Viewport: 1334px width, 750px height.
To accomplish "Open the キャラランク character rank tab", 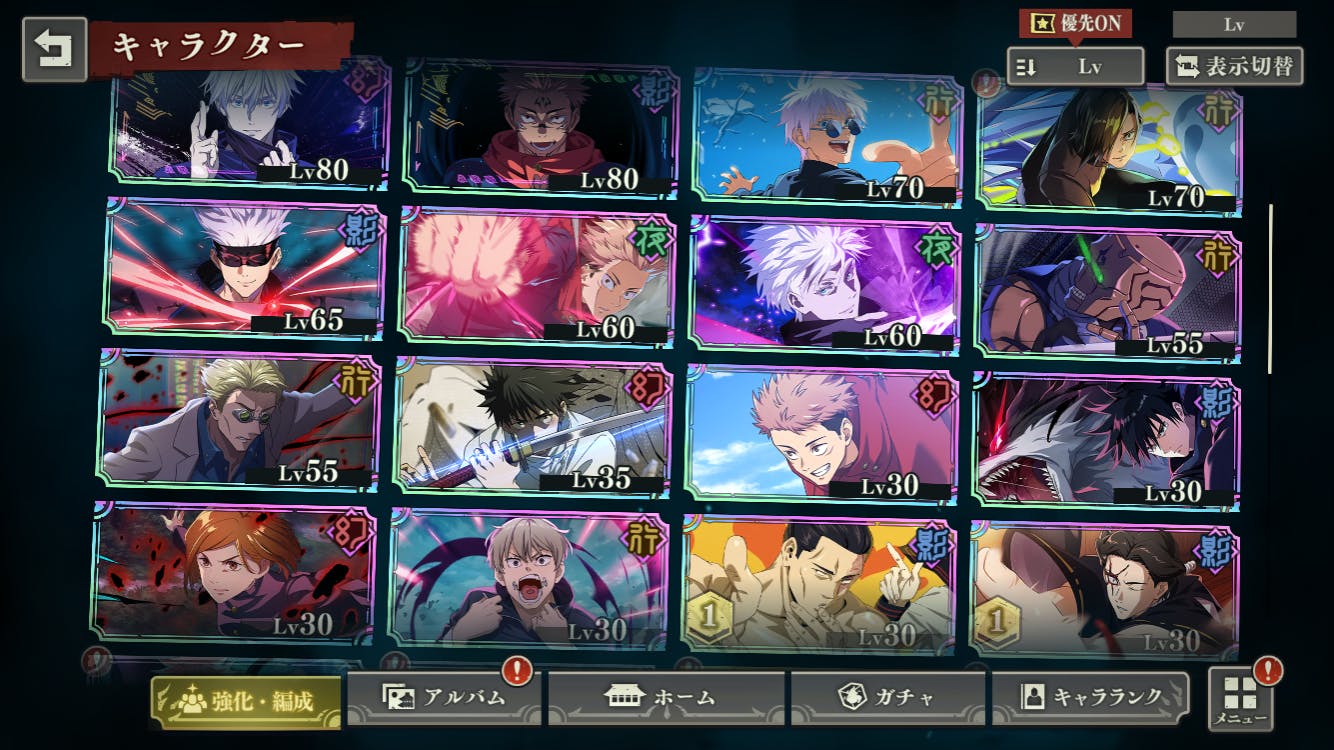I will 1091,697.
